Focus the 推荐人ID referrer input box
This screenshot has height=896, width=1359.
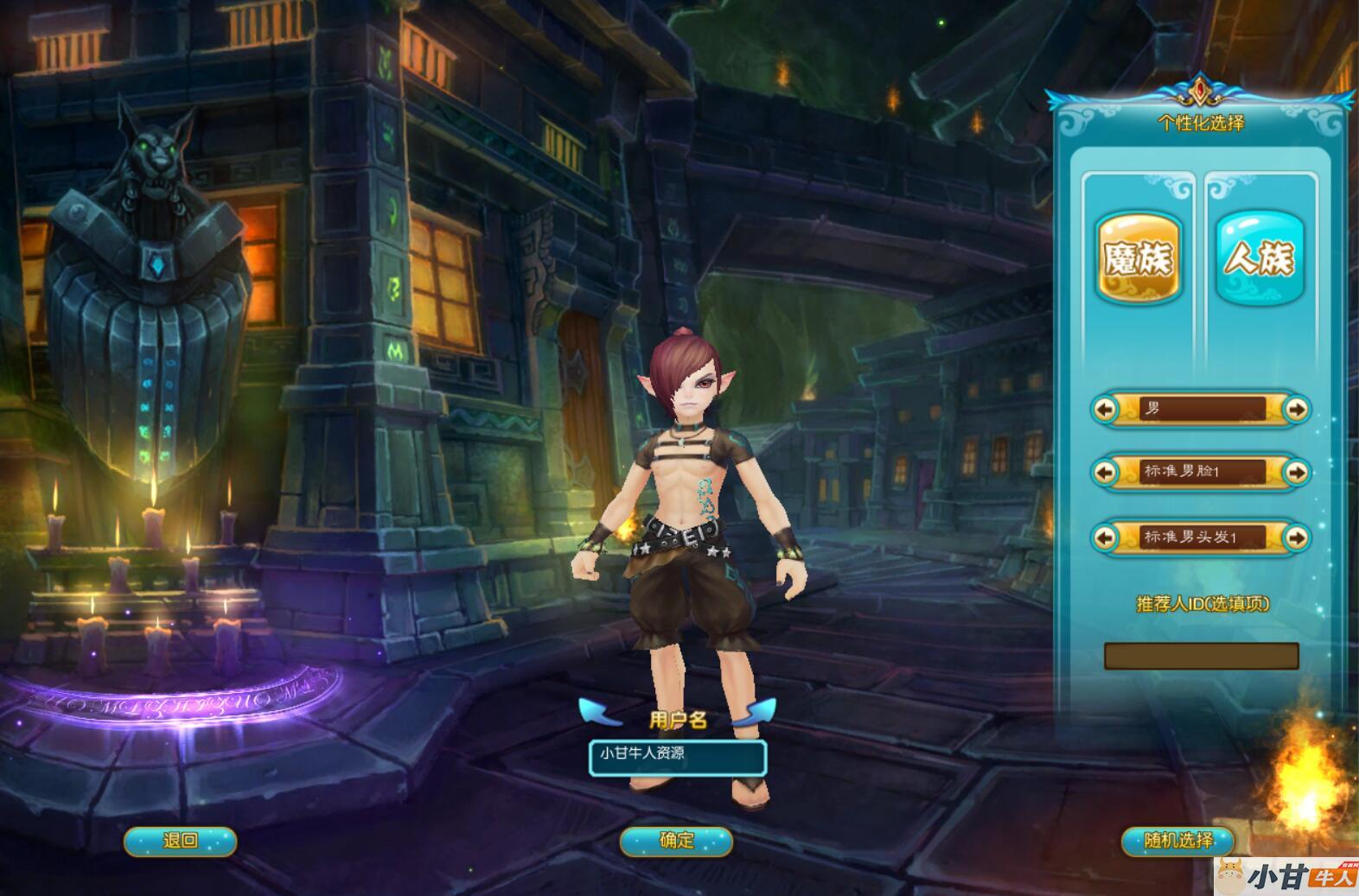pyautogui.click(x=1201, y=656)
